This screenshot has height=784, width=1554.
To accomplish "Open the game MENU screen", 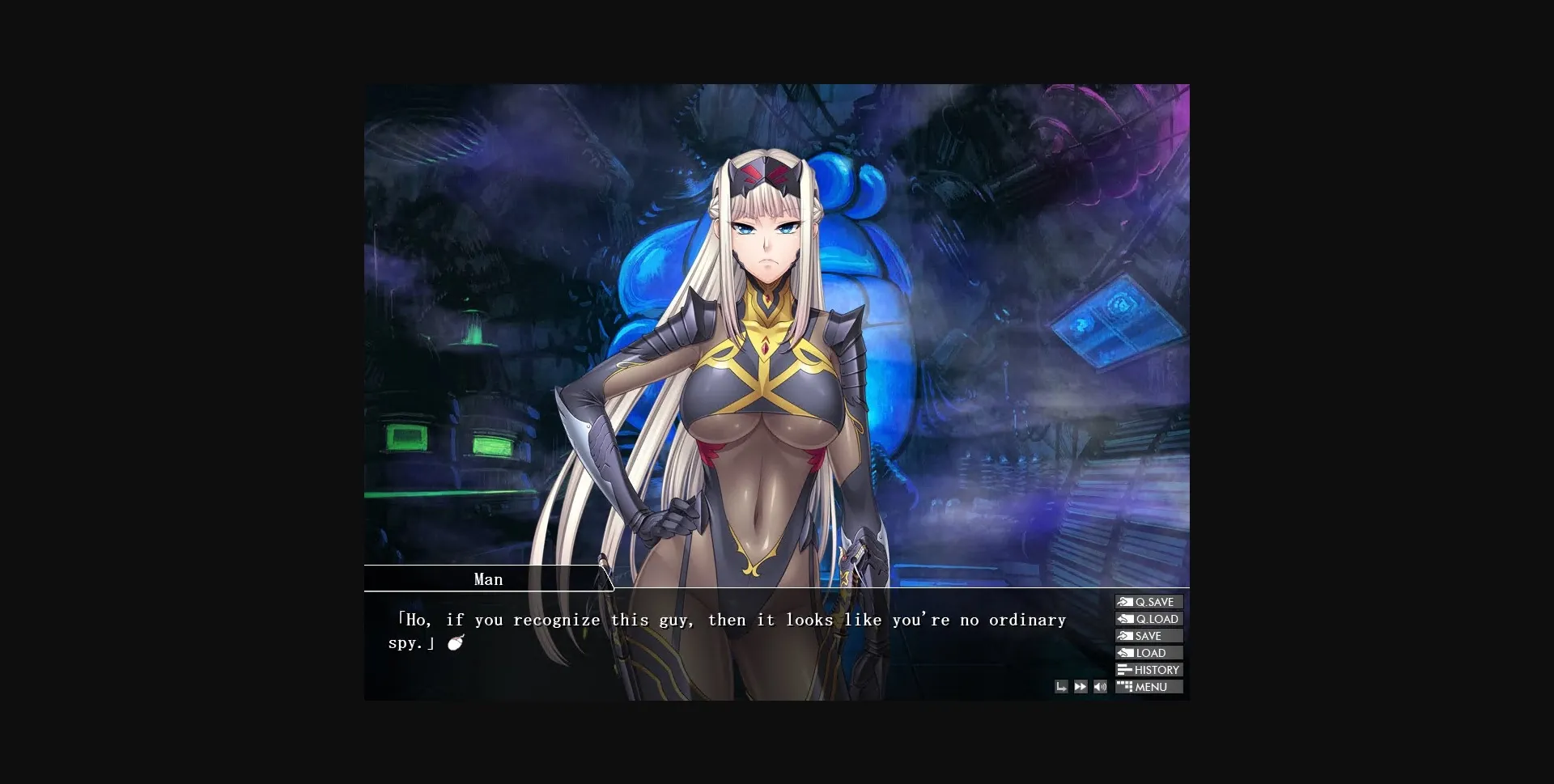I will (x=1149, y=686).
